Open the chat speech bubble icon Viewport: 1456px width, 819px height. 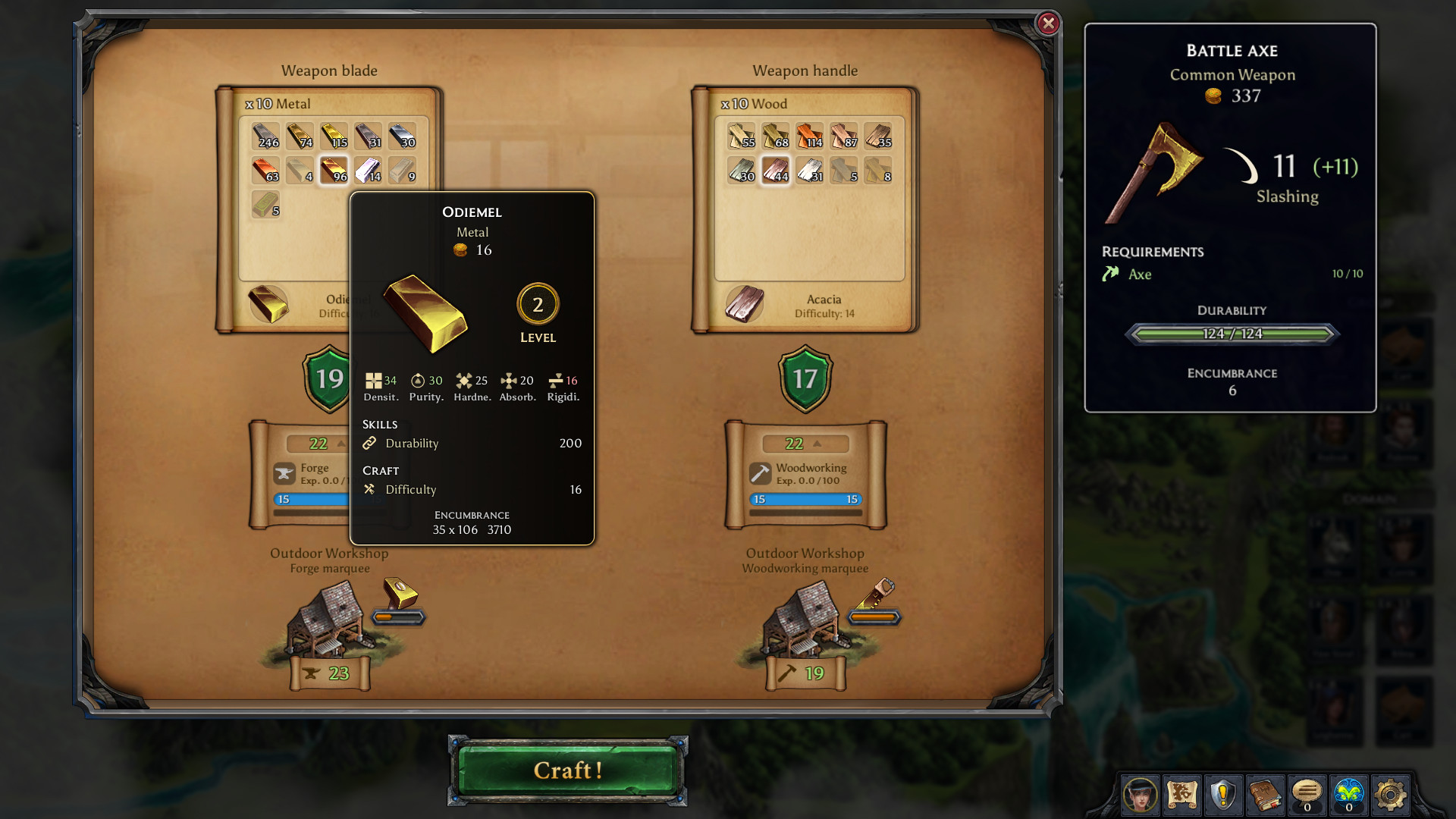(1308, 795)
